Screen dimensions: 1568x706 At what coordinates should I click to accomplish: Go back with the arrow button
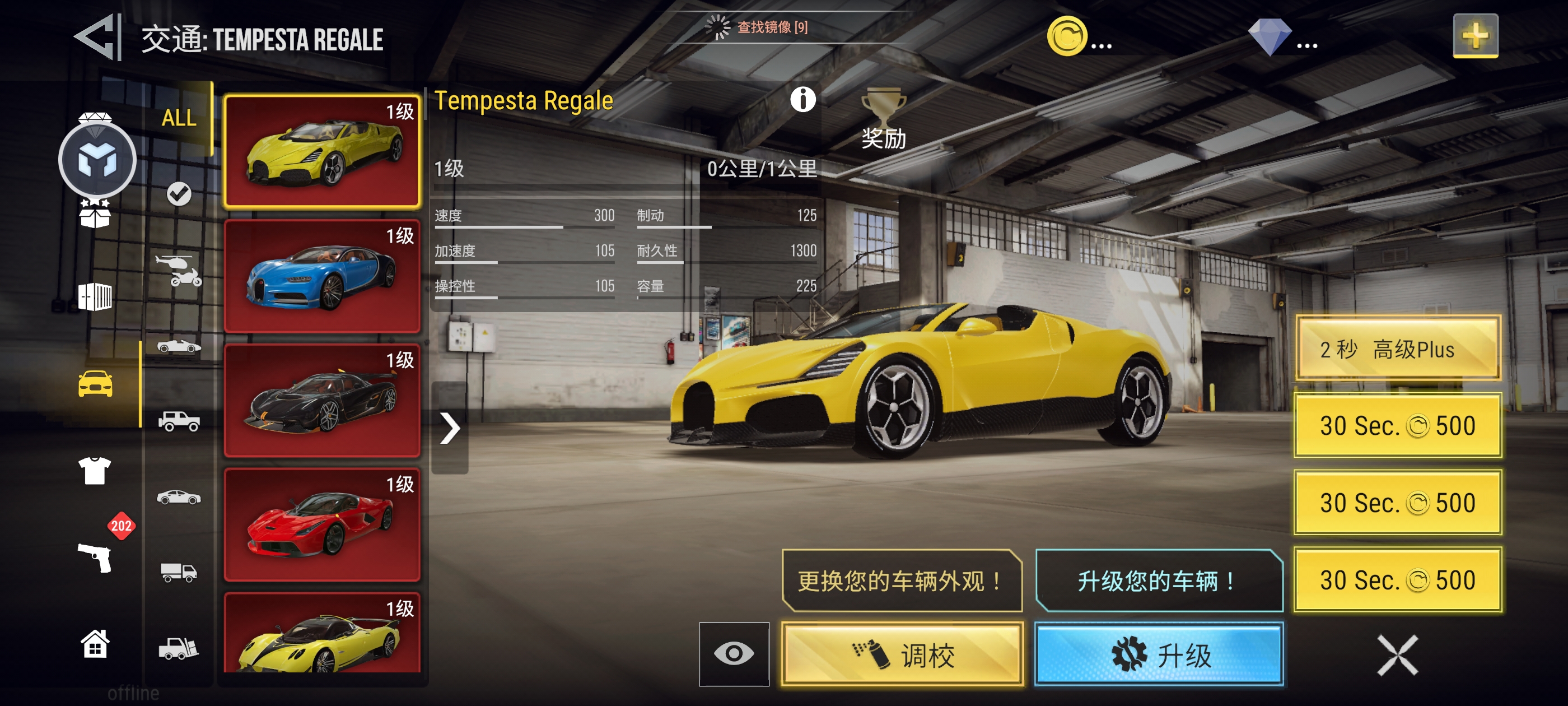[x=97, y=38]
